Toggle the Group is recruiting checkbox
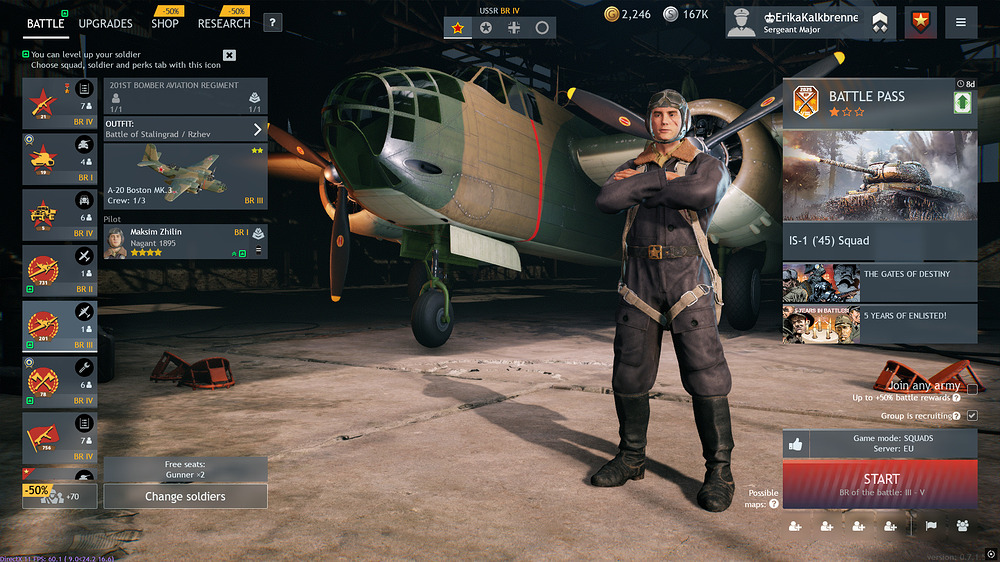The width and height of the screenshot is (1000, 562). click(972, 415)
